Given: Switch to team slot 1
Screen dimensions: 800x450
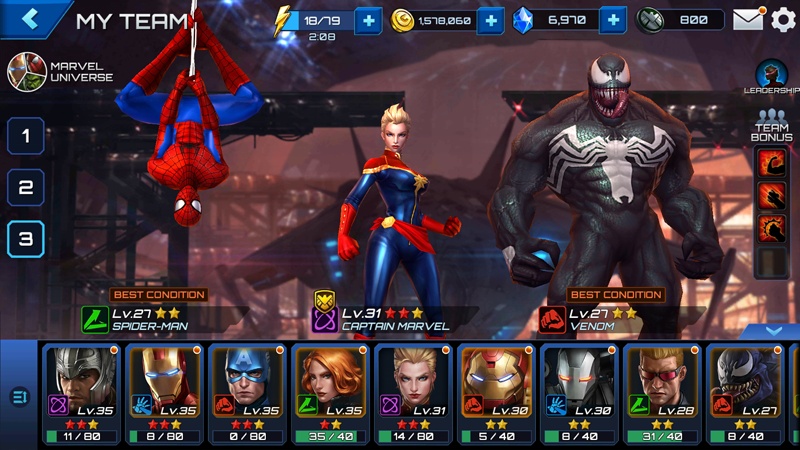Looking at the screenshot, I should click(26, 135).
